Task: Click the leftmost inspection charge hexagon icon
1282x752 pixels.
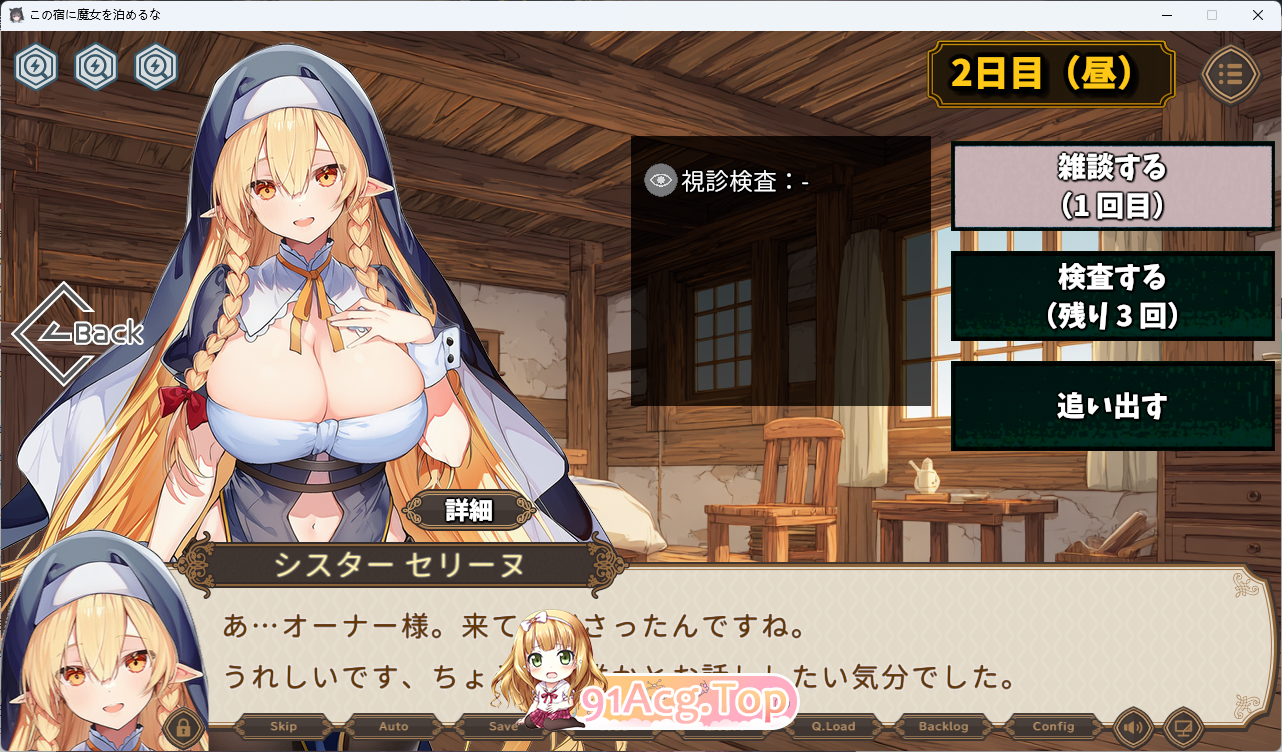Action: (x=36, y=68)
